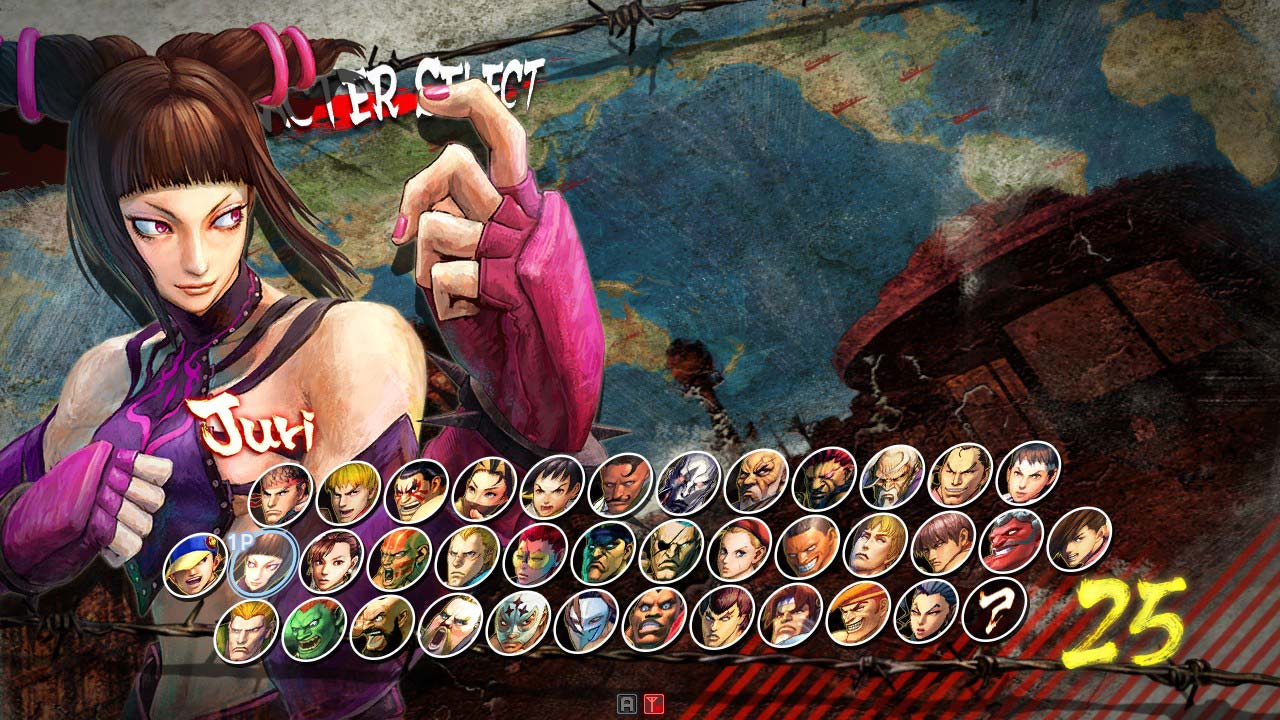This screenshot has height=720, width=1280.
Task: Pick orange-faced Dhalsim's portrait
Action: (x=400, y=558)
